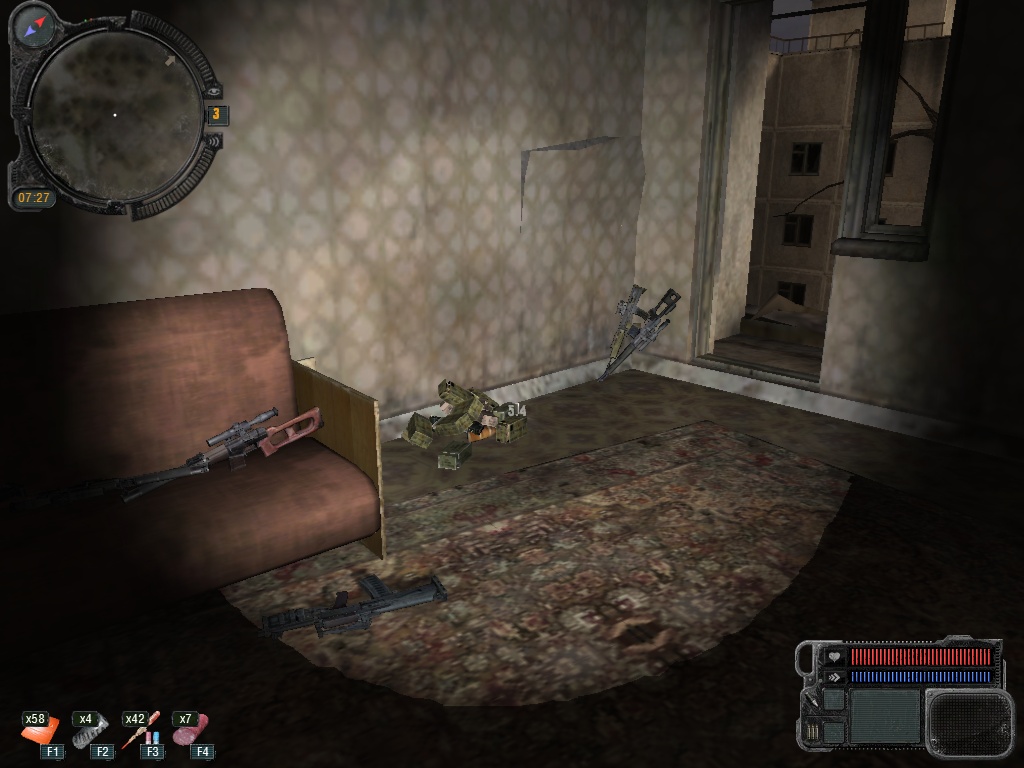
Task: Click the grey arrow marker on the minimap
Action: [171, 60]
